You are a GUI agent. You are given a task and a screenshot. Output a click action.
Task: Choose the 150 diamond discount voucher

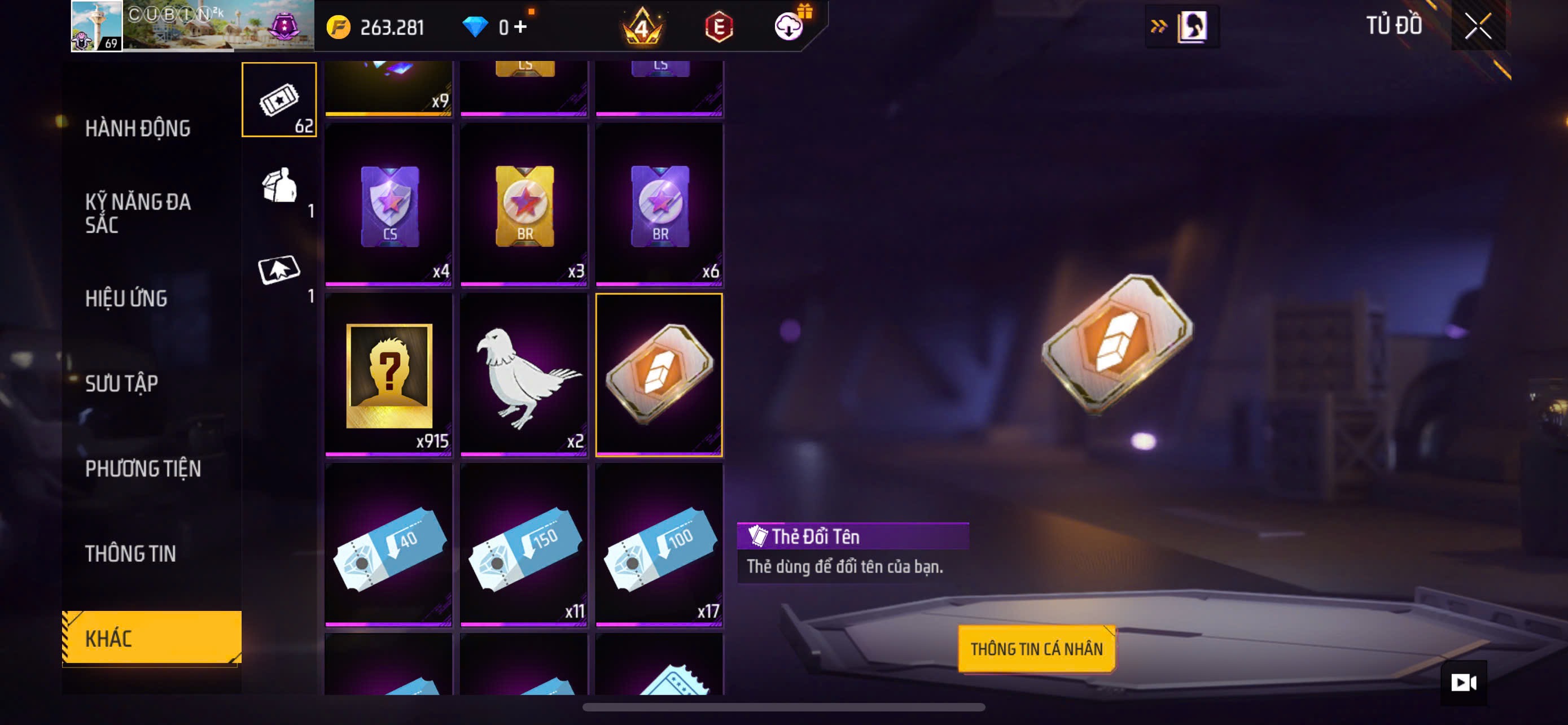pyautogui.click(x=524, y=545)
